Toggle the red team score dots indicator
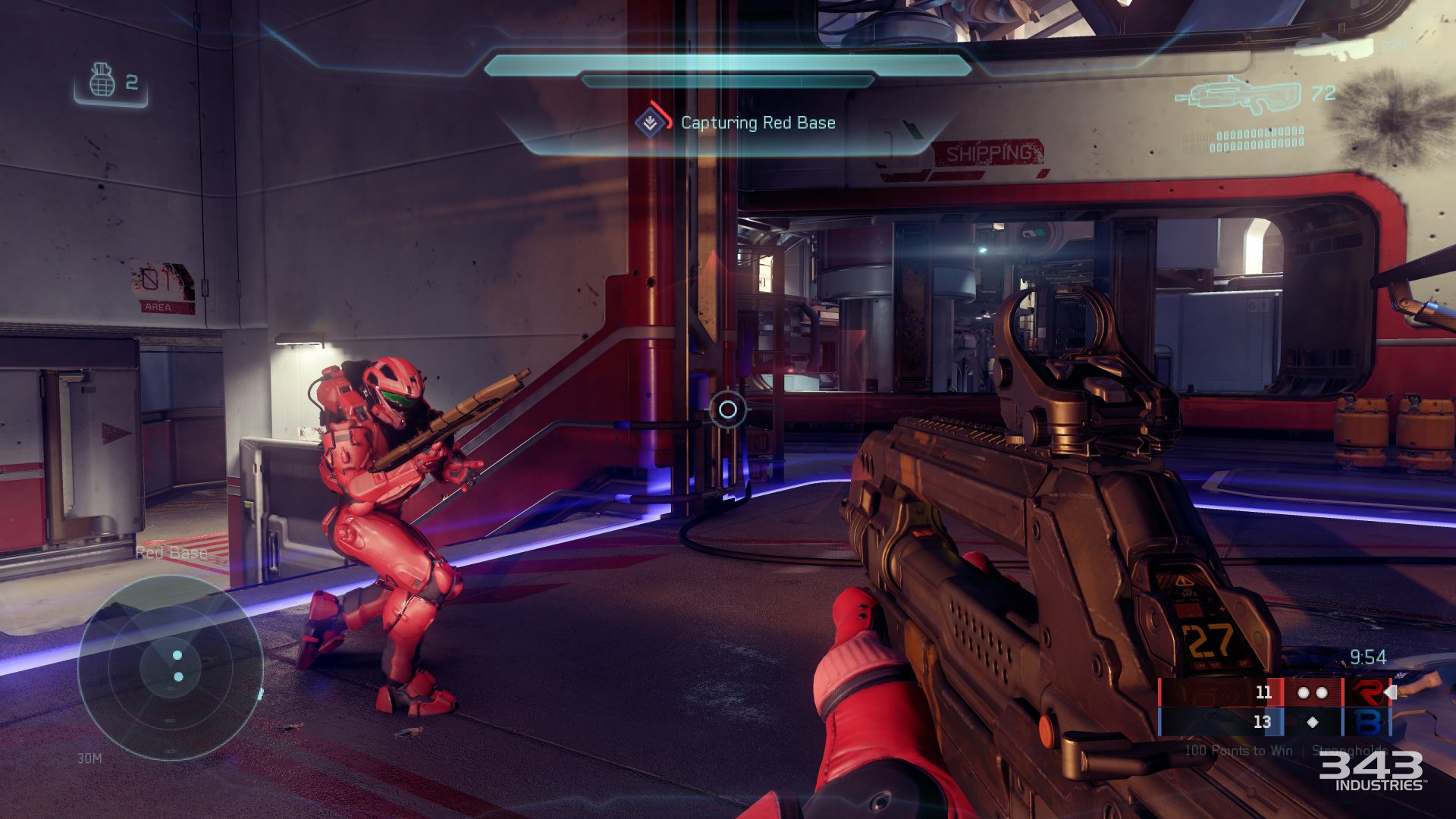The height and width of the screenshot is (819, 1456). click(x=1314, y=692)
